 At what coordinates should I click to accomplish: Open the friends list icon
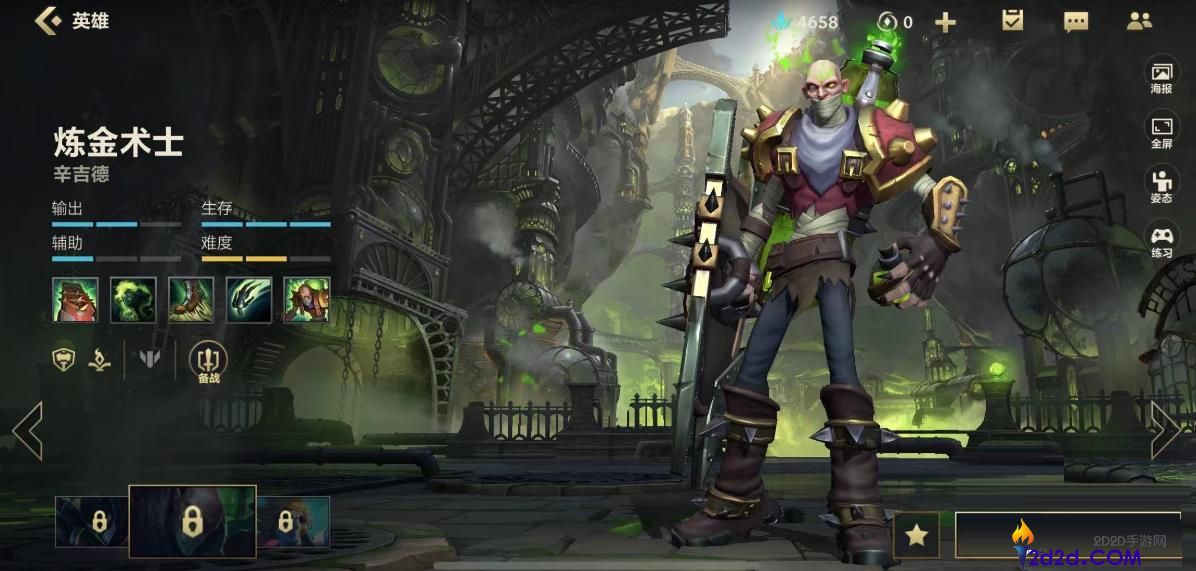1139,21
